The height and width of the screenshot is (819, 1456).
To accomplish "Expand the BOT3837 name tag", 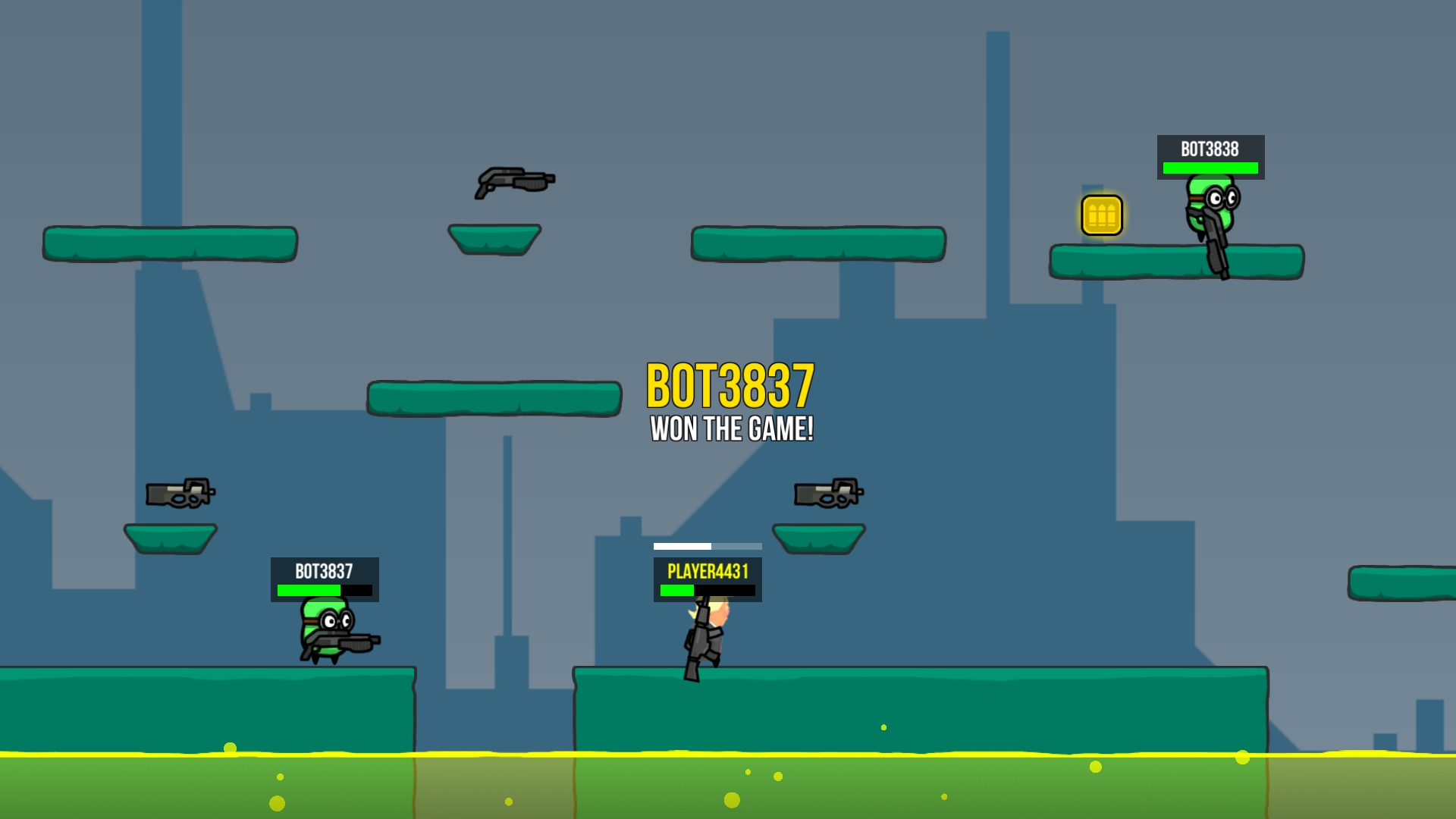I will (x=323, y=570).
